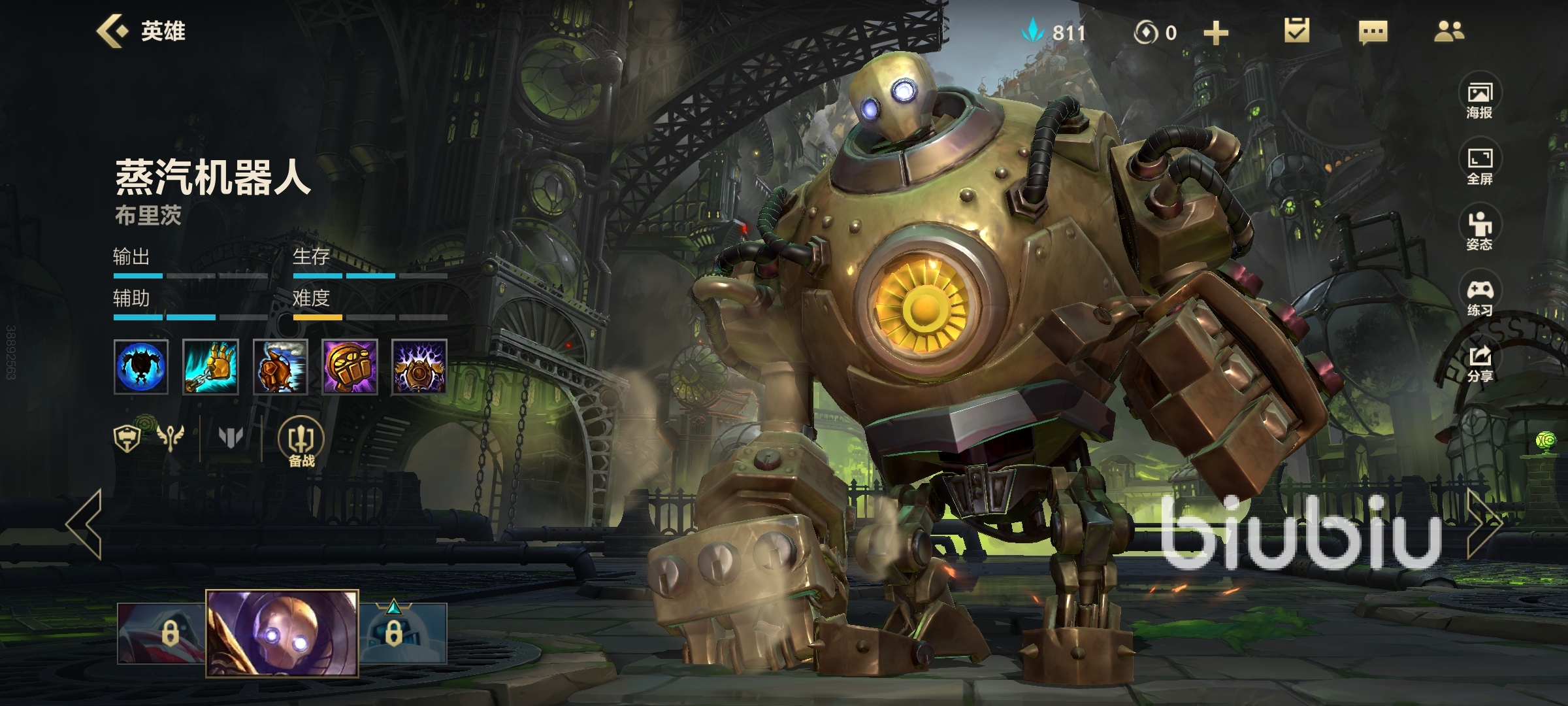This screenshot has width=1568, height=706.
Task: Choose the locked red skin thumbnail
Action: coord(161,633)
